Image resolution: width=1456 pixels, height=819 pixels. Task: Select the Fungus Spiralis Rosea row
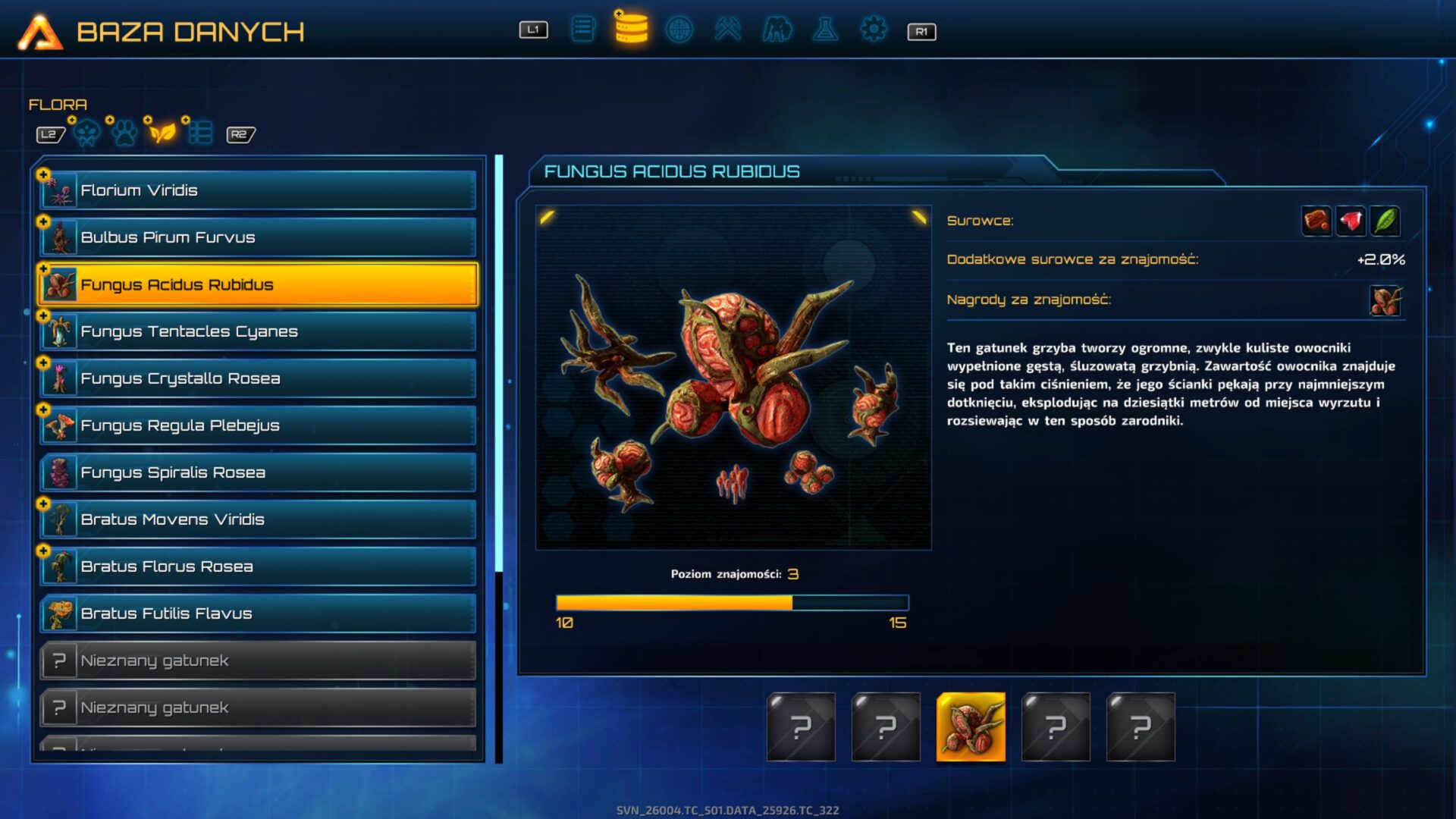258,472
